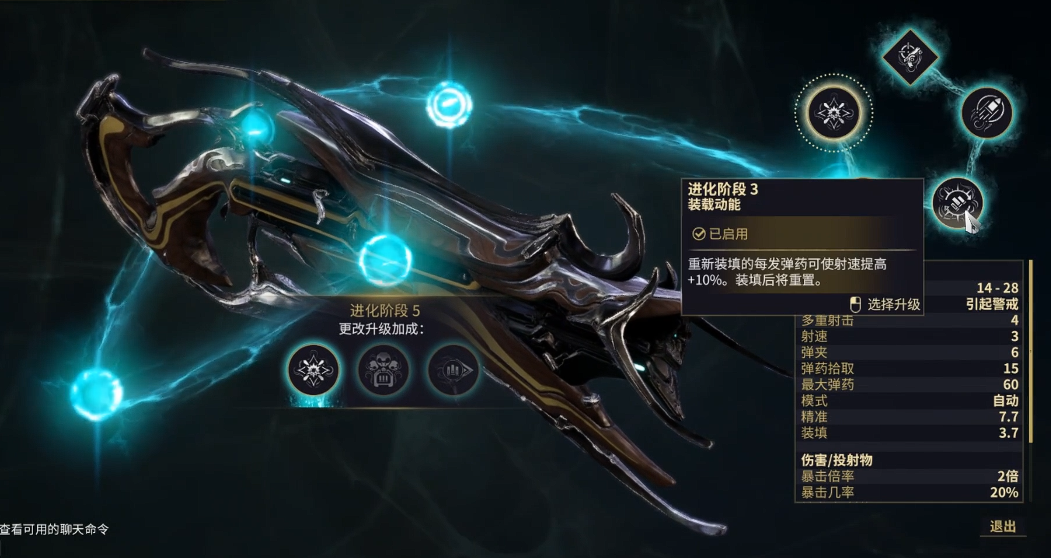1051x558 pixels.
Task: Choose the gear-ringed magazine evolution node
Action: point(956,203)
